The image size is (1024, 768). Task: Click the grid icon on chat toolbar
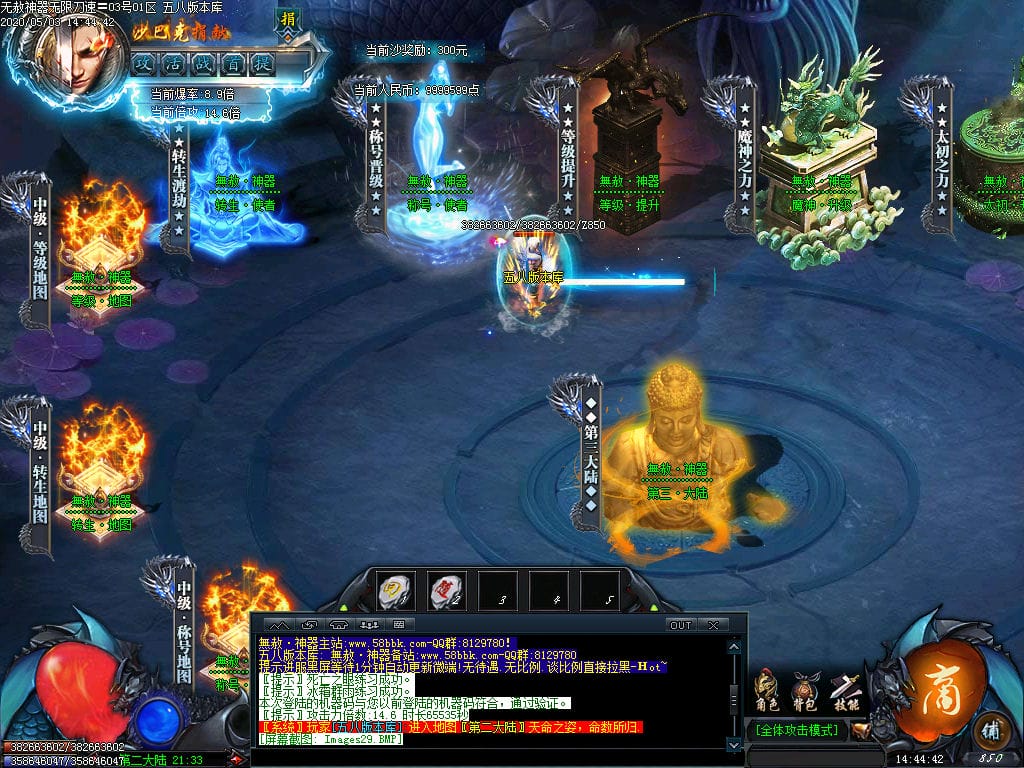click(x=398, y=625)
